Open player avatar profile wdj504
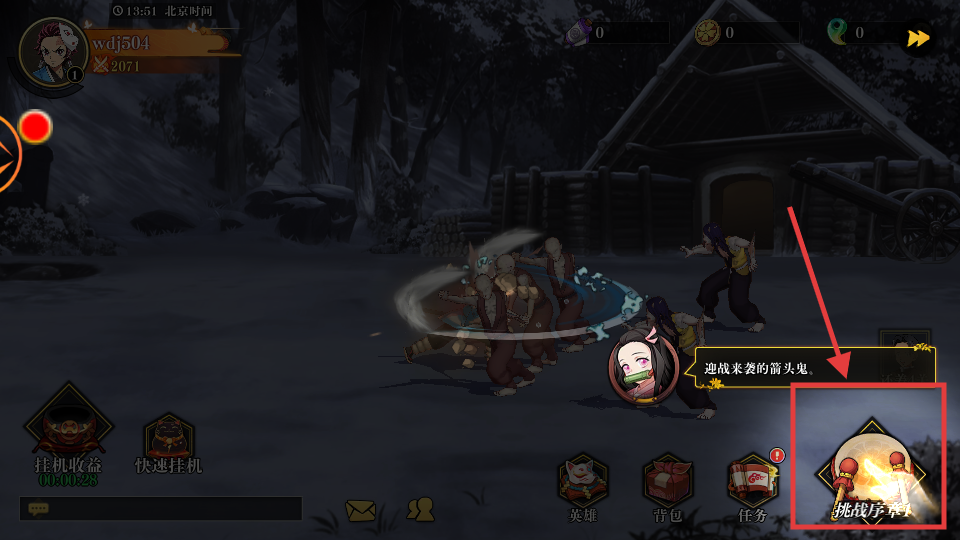The width and height of the screenshot is (960, 540). (x=52, y=51)
